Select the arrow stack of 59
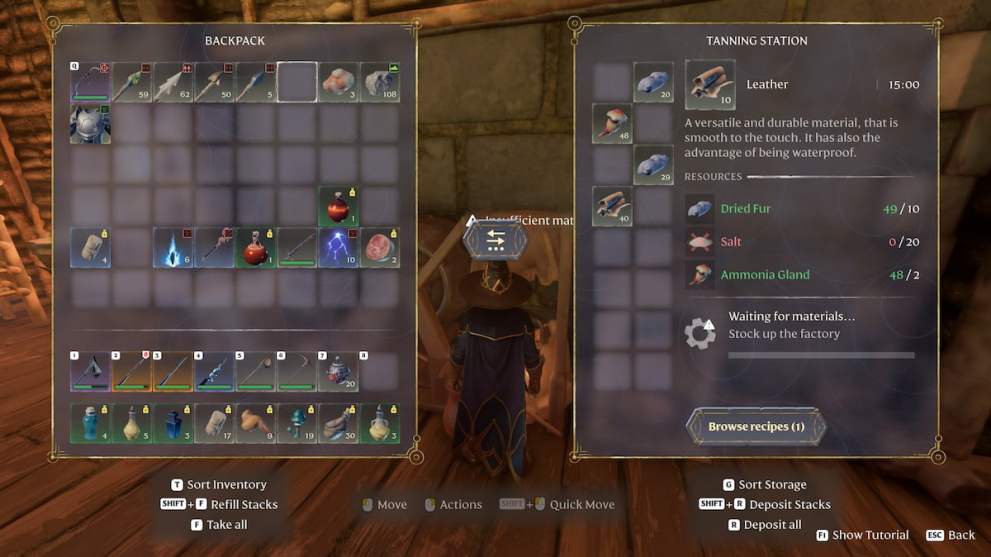The height and width of the screenshot is (557, 991). [131, 83]
